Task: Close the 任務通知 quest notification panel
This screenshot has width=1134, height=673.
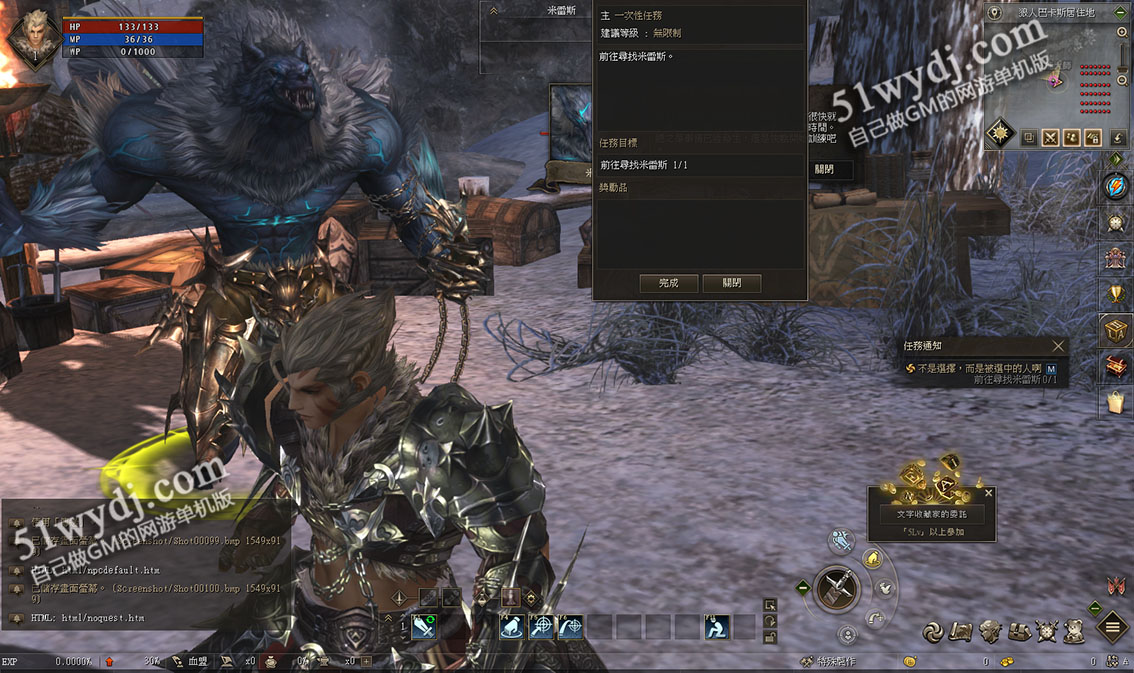Action: (x=1058, y=346)
